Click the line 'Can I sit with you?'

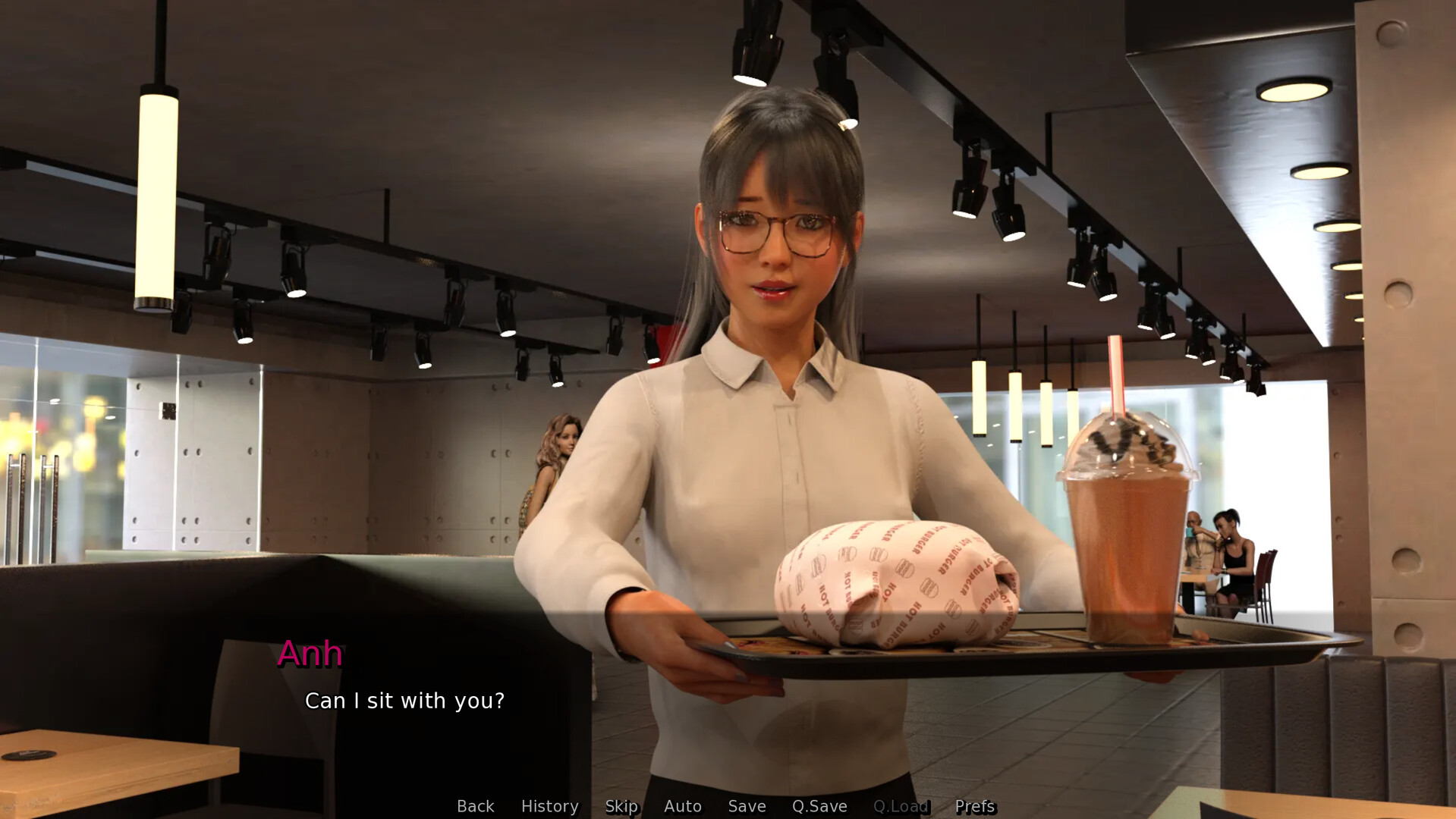(406, 700)
